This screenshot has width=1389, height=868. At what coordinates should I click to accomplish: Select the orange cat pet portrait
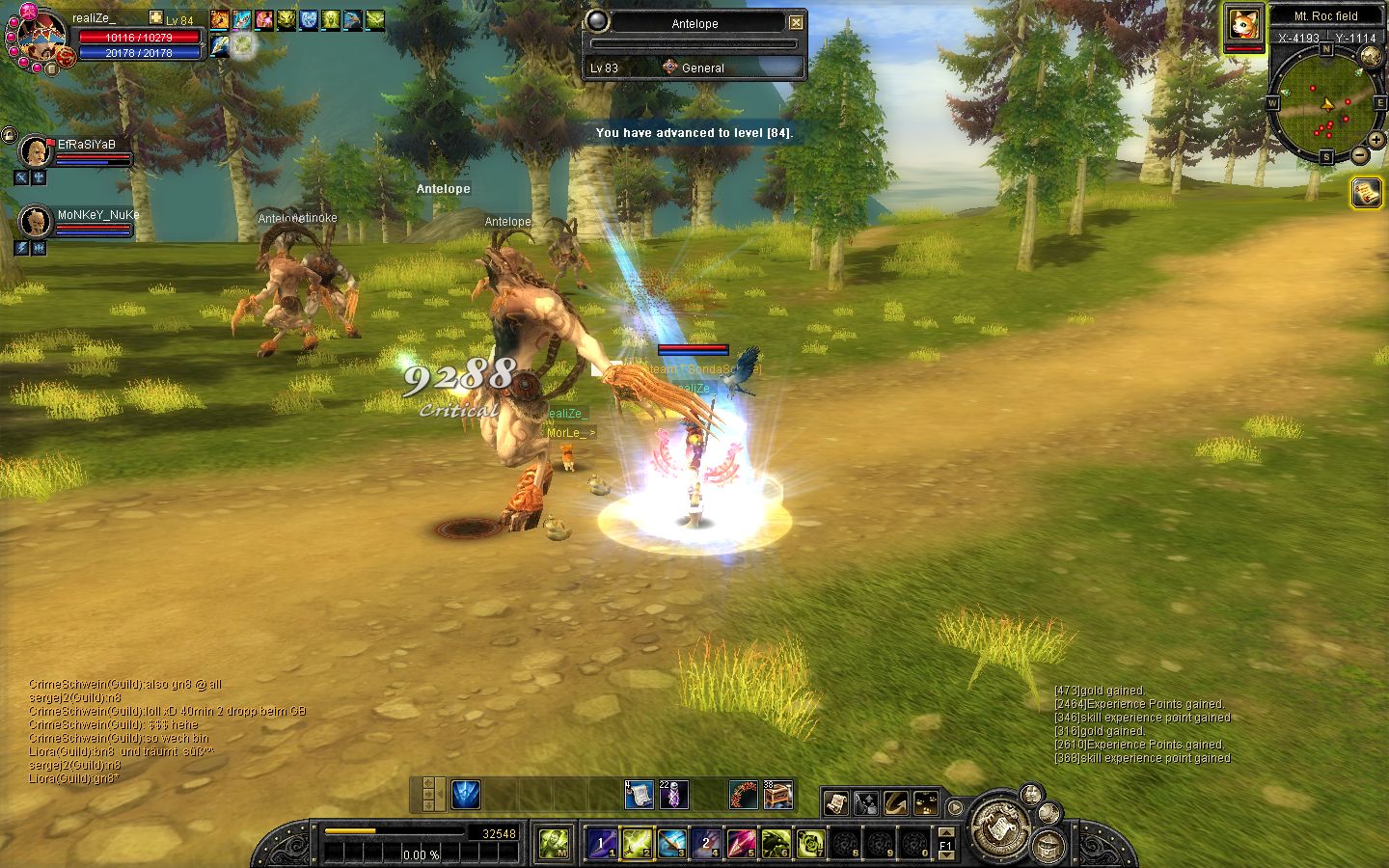click(1244, 25)
